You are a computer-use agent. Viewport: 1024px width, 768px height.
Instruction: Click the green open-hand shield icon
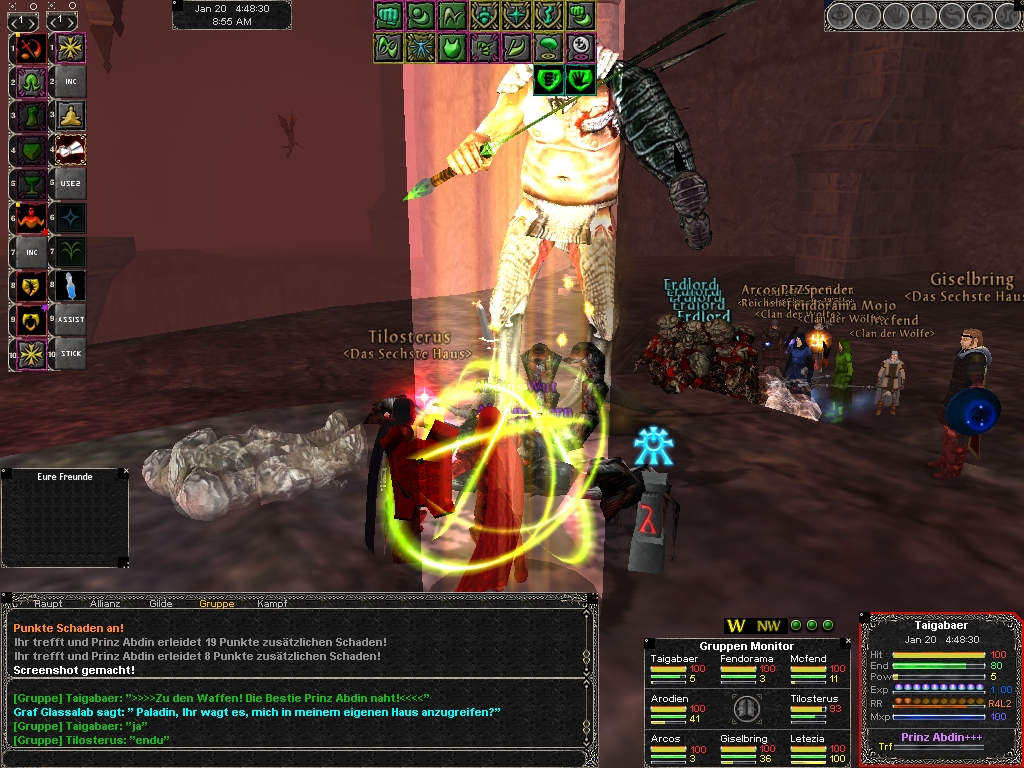coord(580,78)
